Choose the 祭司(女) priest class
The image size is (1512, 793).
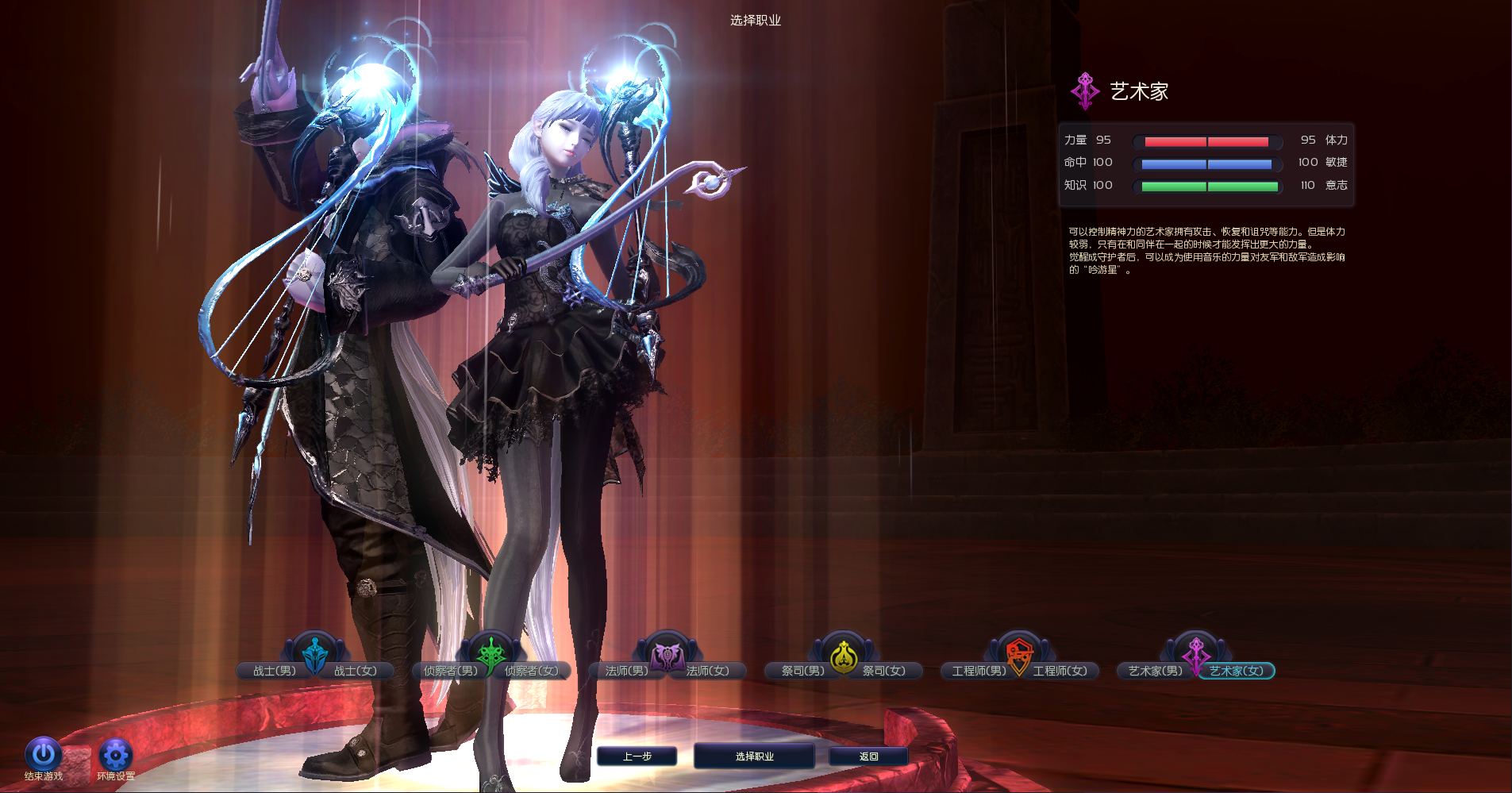tap(884, 671)
